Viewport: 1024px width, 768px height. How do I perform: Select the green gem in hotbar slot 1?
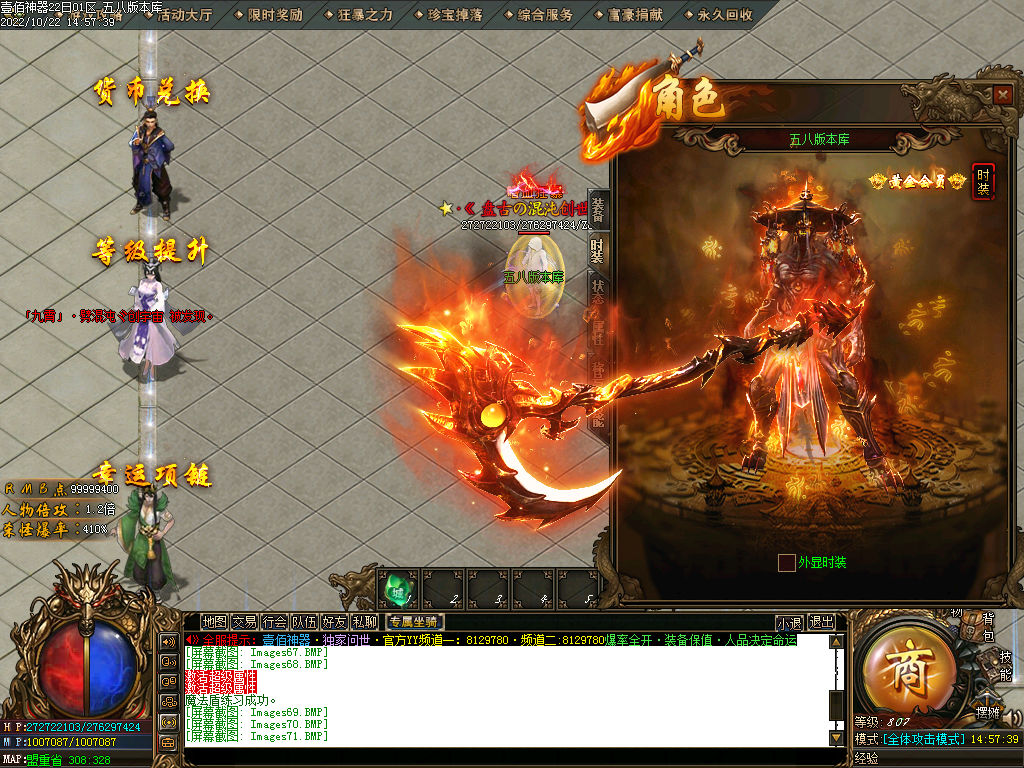pyautogui.click(x=399, y=588)
